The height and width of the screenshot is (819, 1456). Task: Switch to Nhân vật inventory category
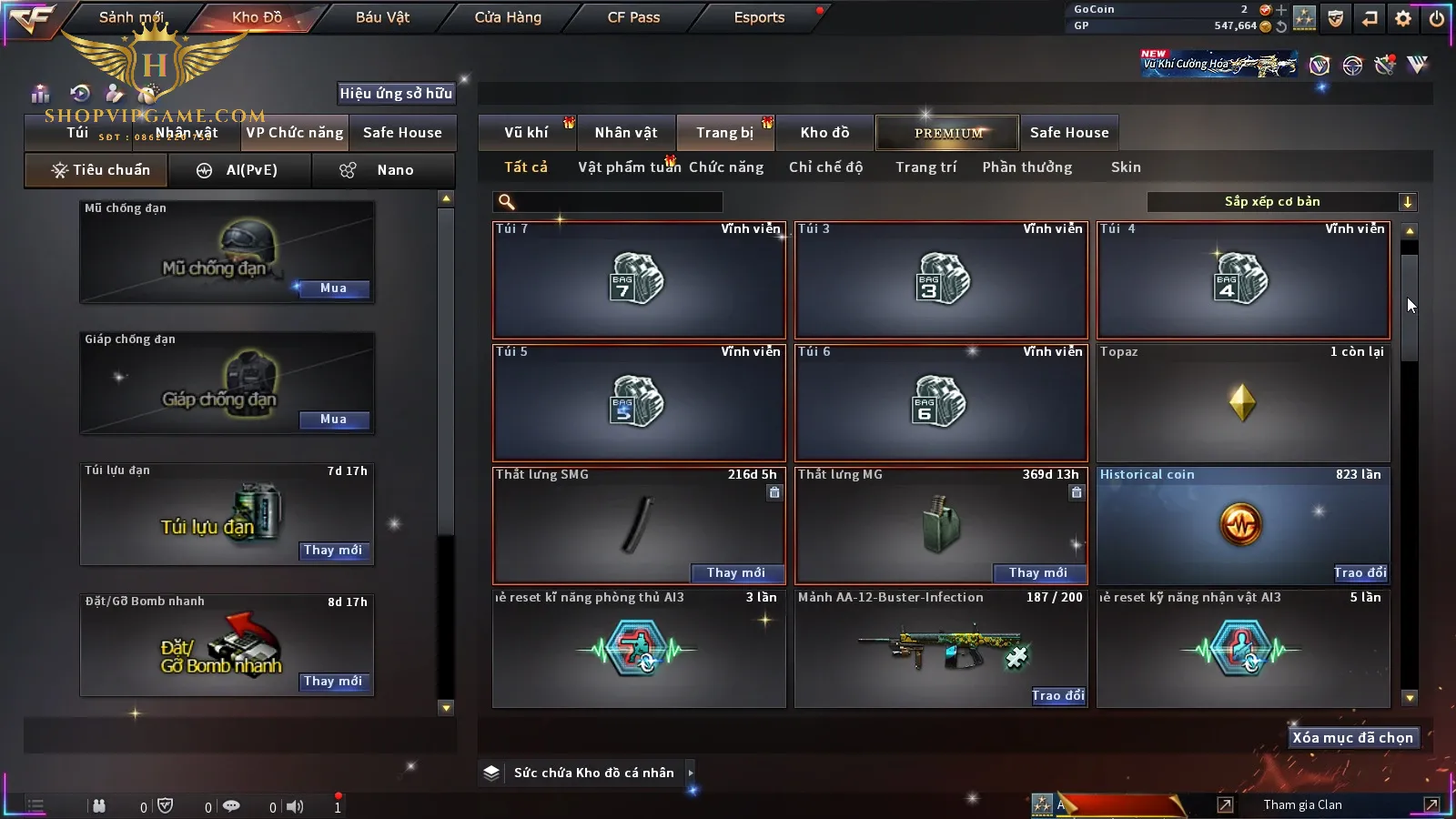click(626, 133)
